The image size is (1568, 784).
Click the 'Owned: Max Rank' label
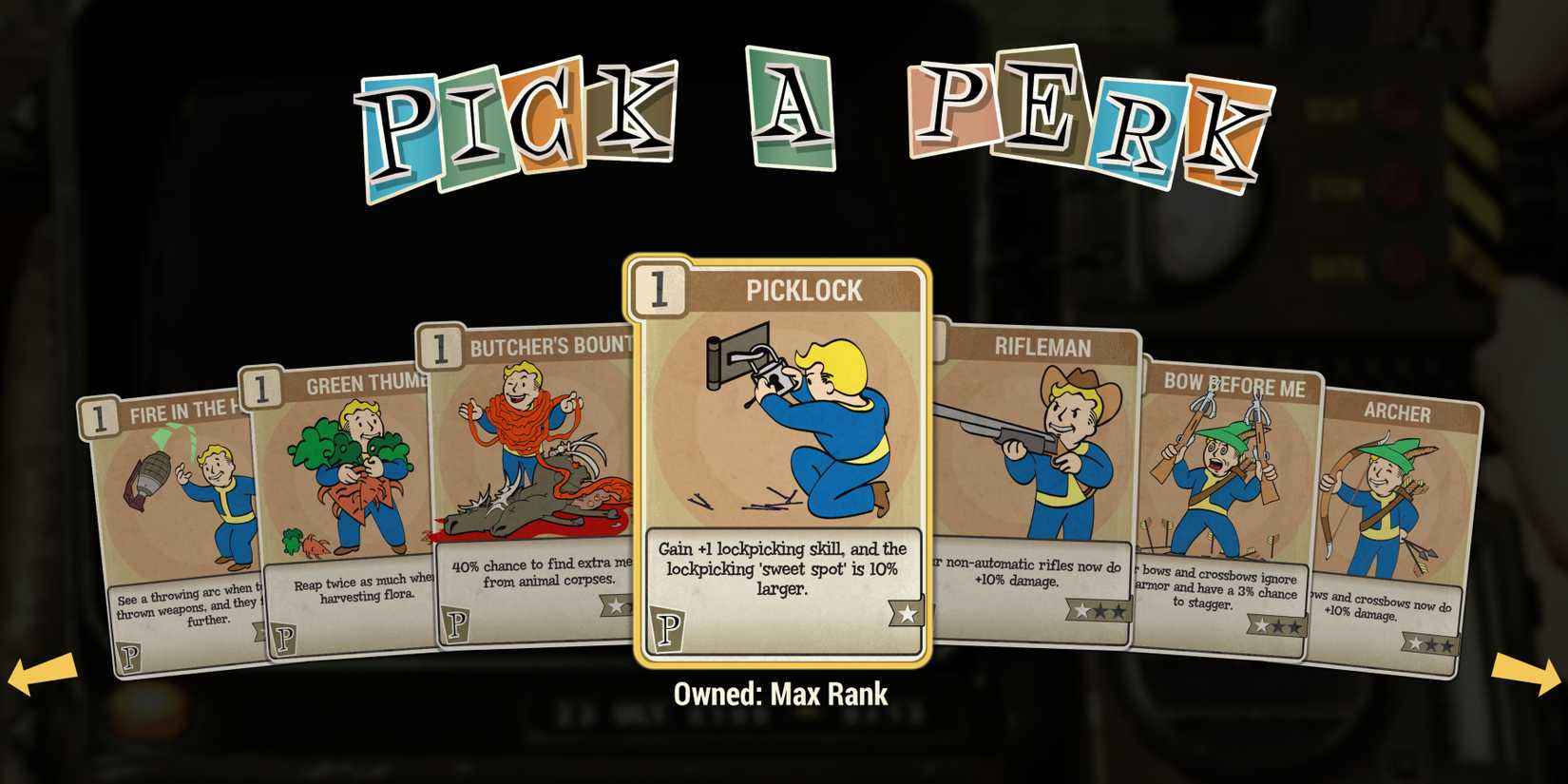(x=783, y=693)
